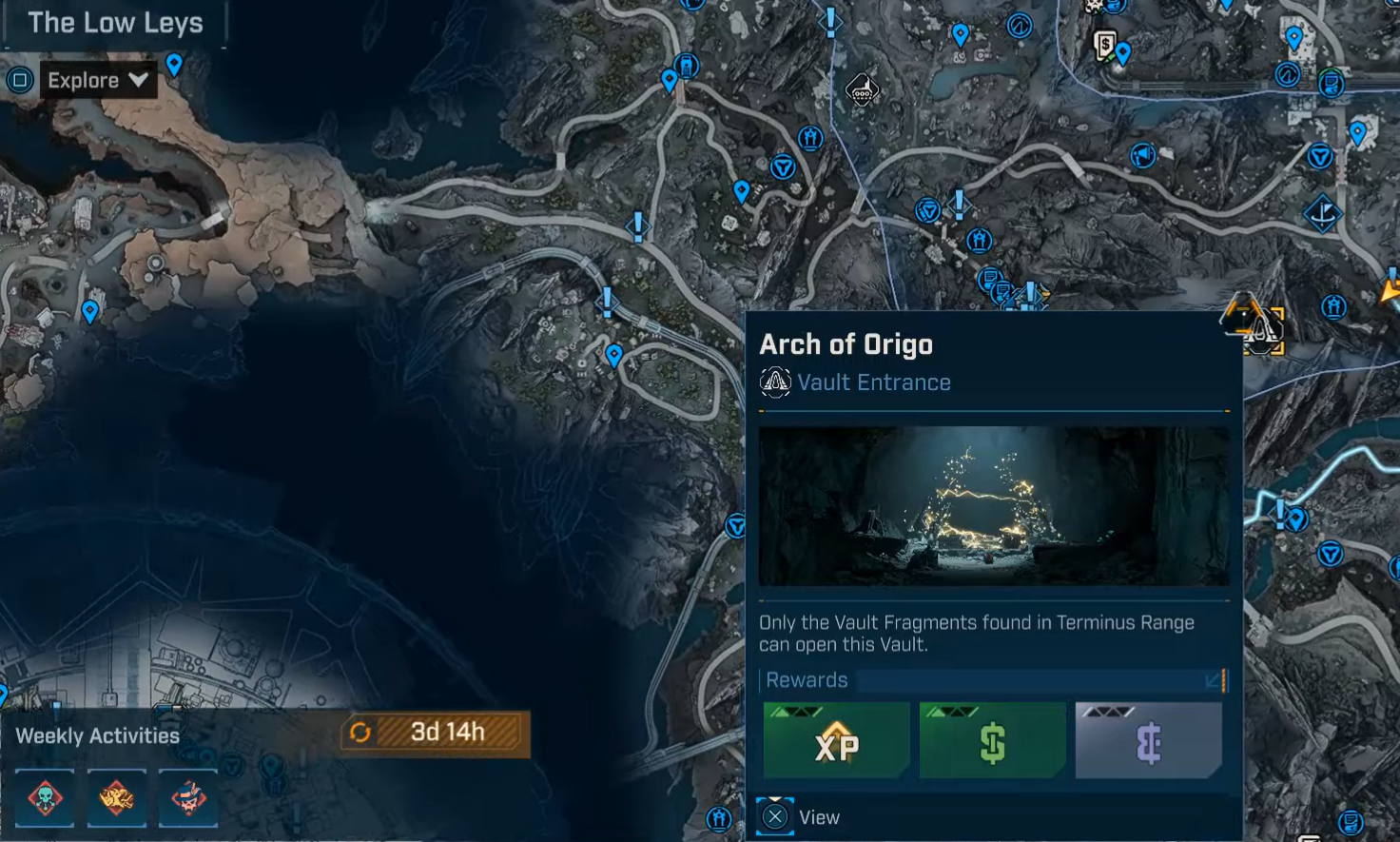View the Arch of Origo preview image
This screenshot has width=1400, height=842.
coord(994,505)
